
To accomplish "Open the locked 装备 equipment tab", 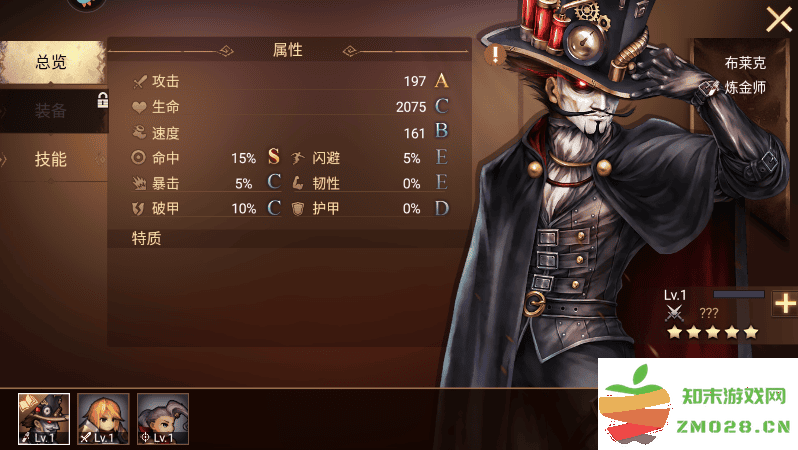I will pyautogui.click(x=51, y=111).
